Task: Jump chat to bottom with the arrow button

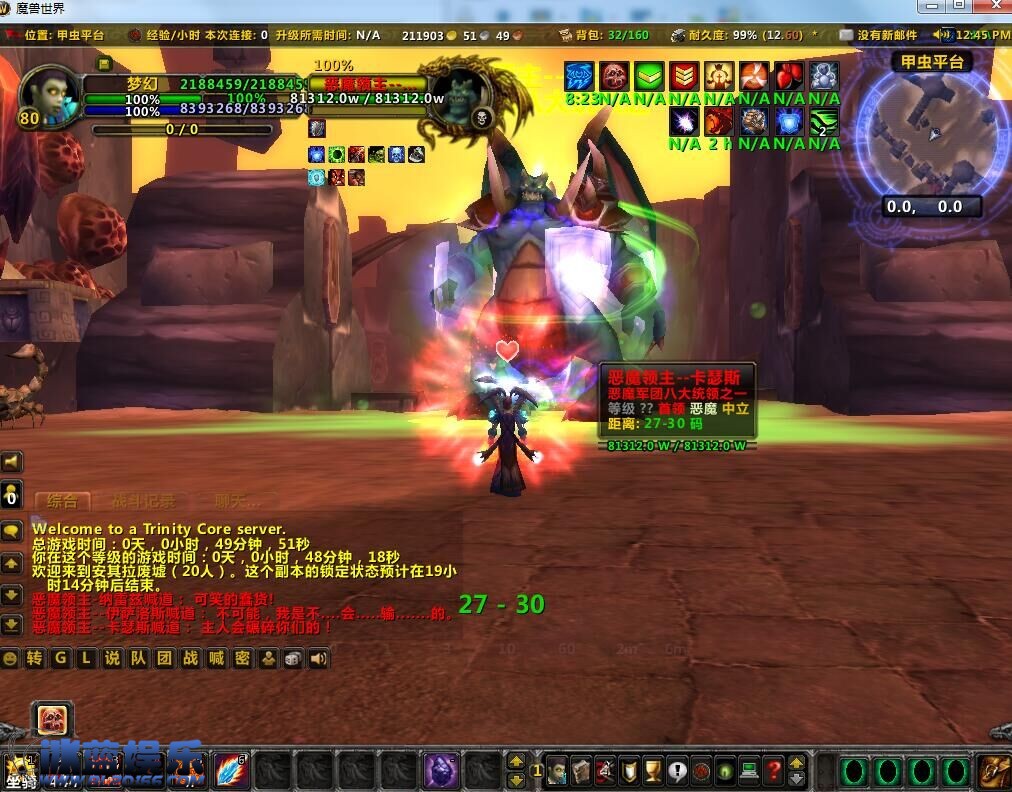Action: (11, 625)
